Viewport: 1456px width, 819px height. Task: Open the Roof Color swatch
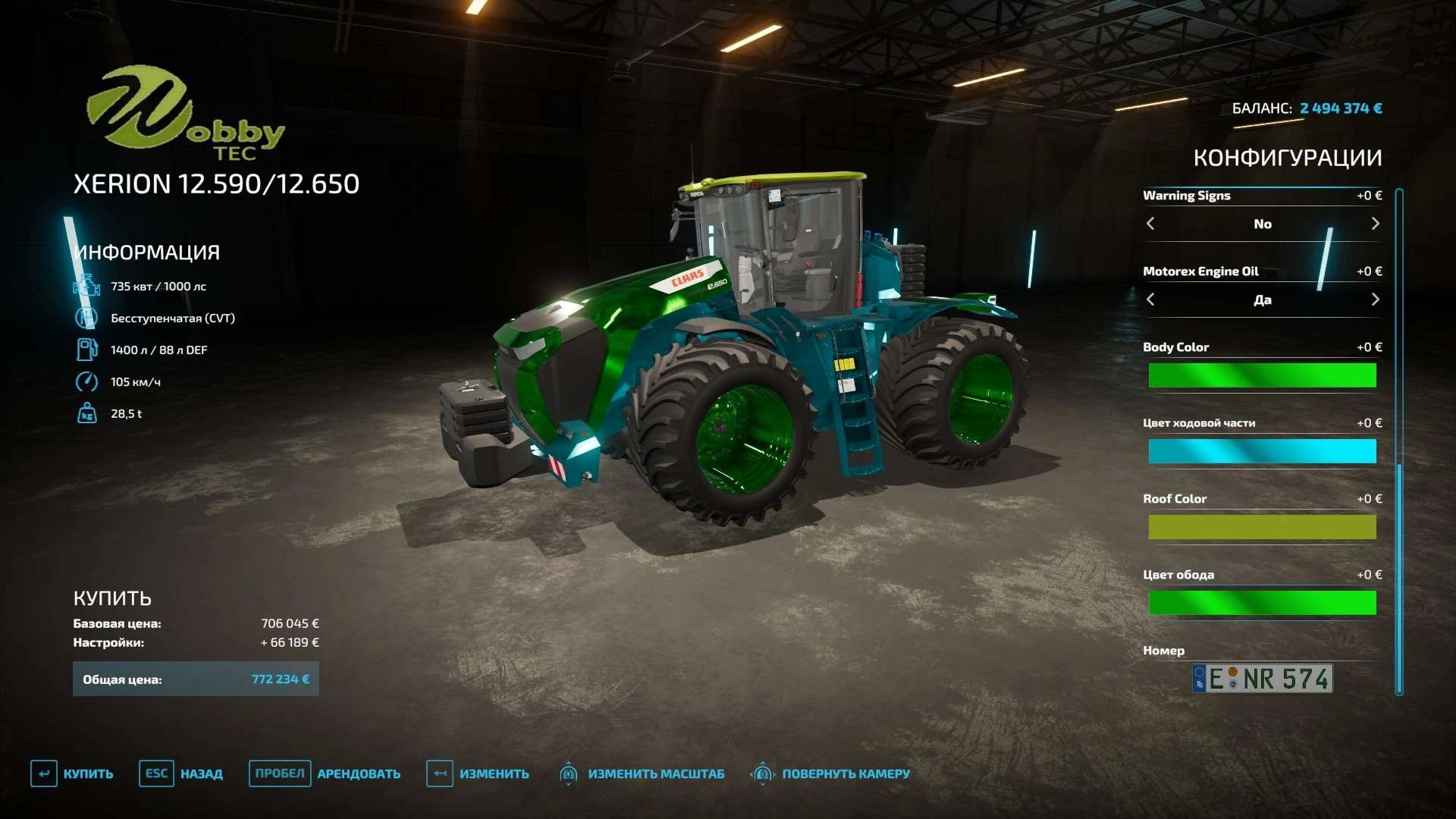tap(1262, 527)
